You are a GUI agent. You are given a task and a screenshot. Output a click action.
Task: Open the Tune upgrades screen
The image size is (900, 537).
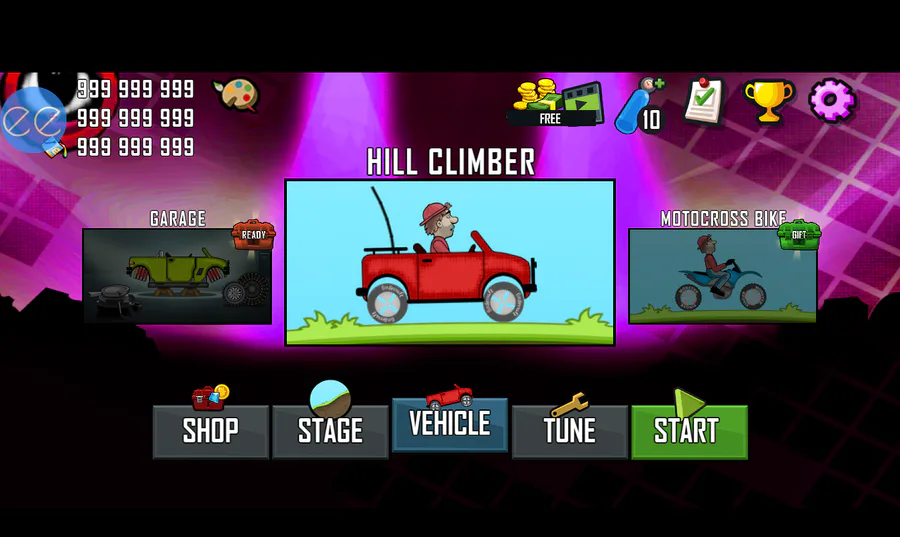coord(570,431)
